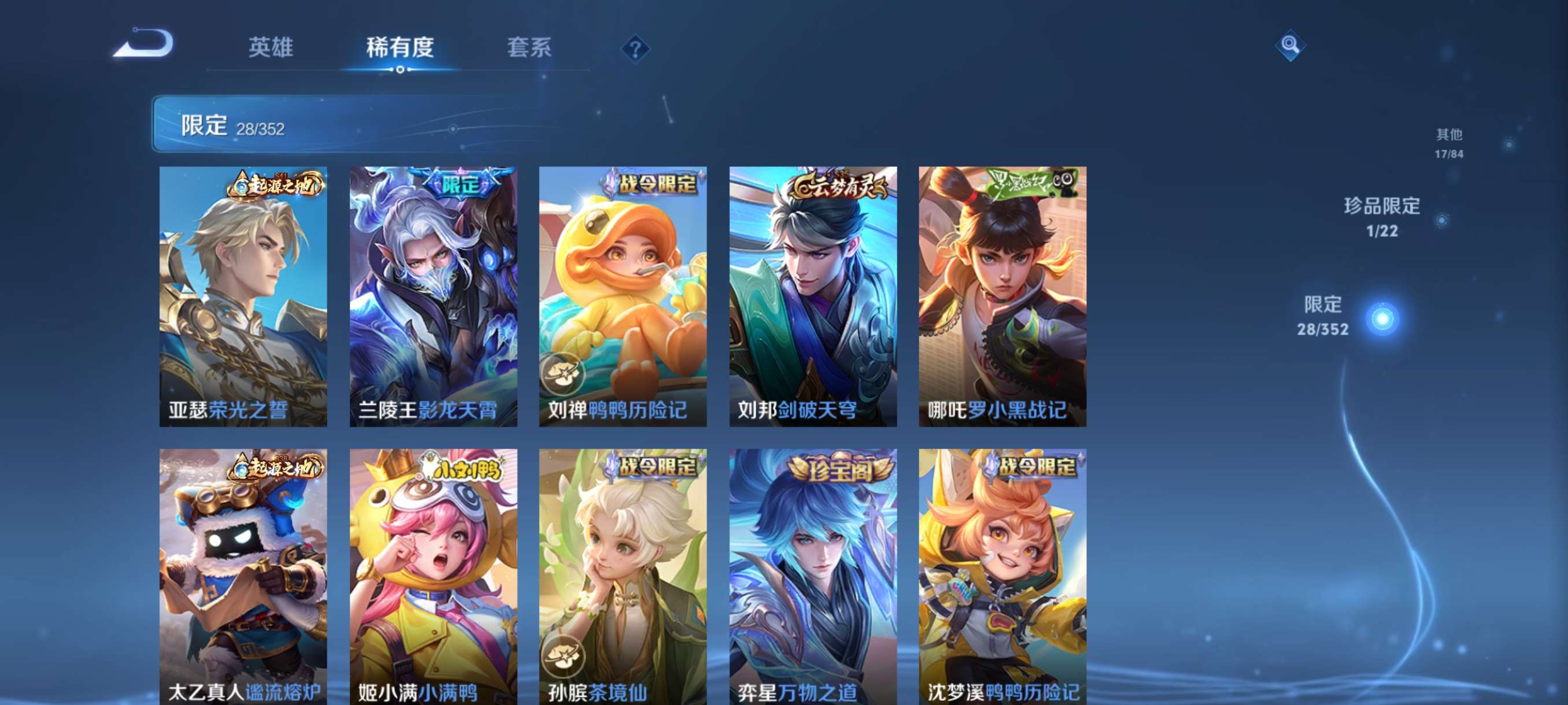The image size is (1568, 705).
Task: Pick the 太乙真人 skin card
Action: tap(243, 576)
